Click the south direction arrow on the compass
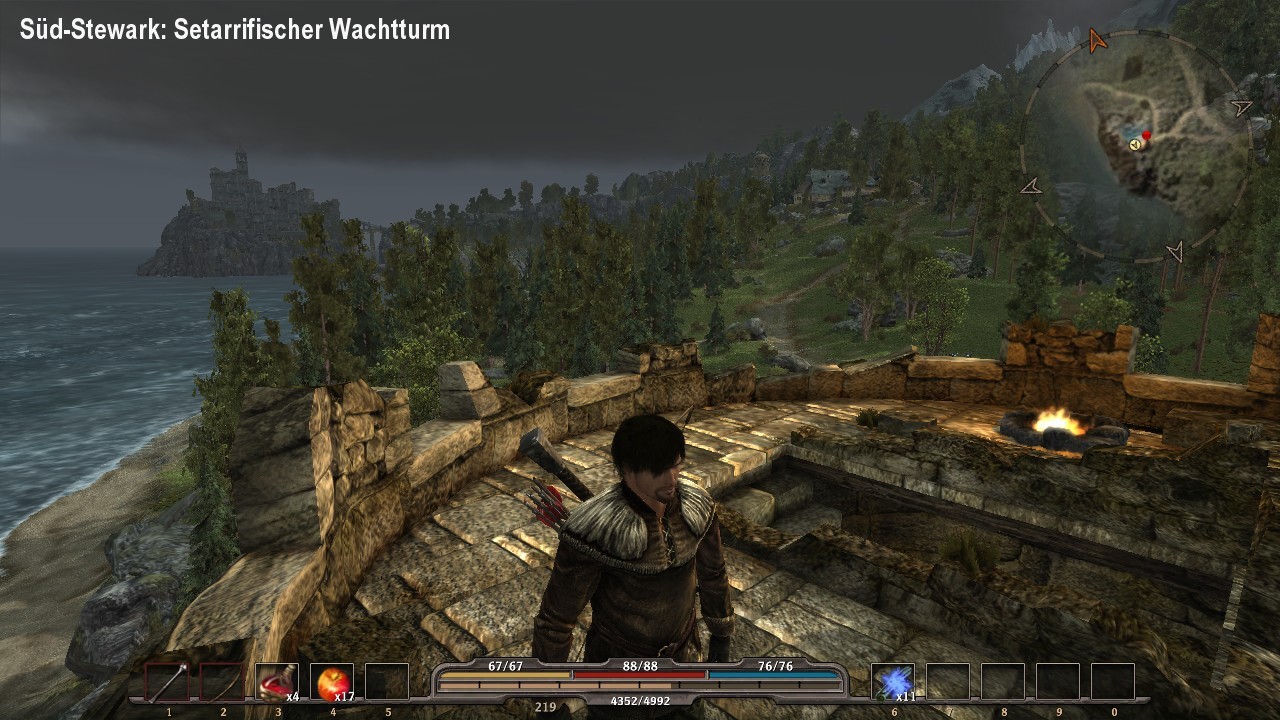This screenshot has width=1280, height=720. [x=1177, y=249]
